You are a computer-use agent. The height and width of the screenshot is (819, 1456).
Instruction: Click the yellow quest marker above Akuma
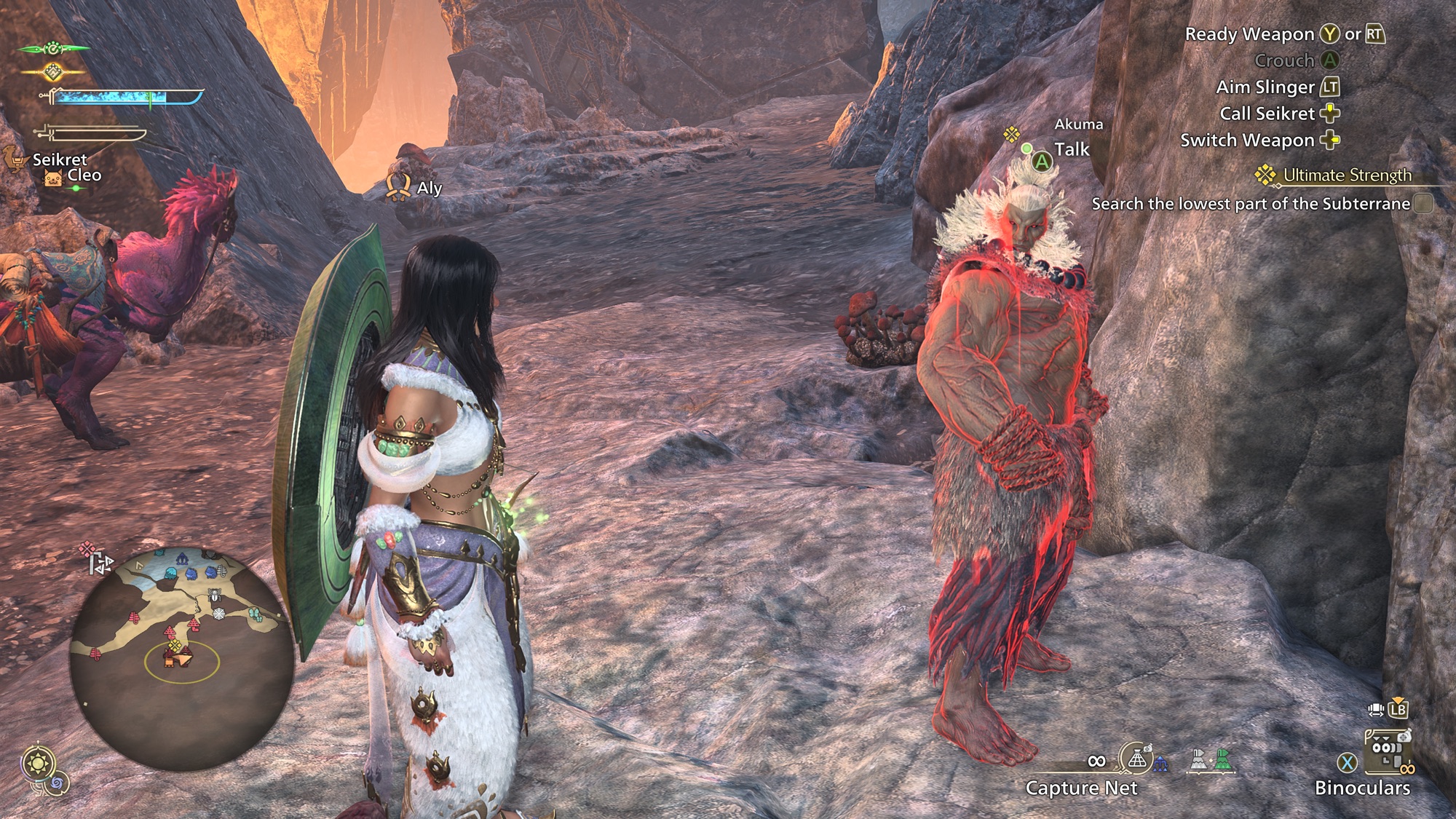click(1010, 134)
